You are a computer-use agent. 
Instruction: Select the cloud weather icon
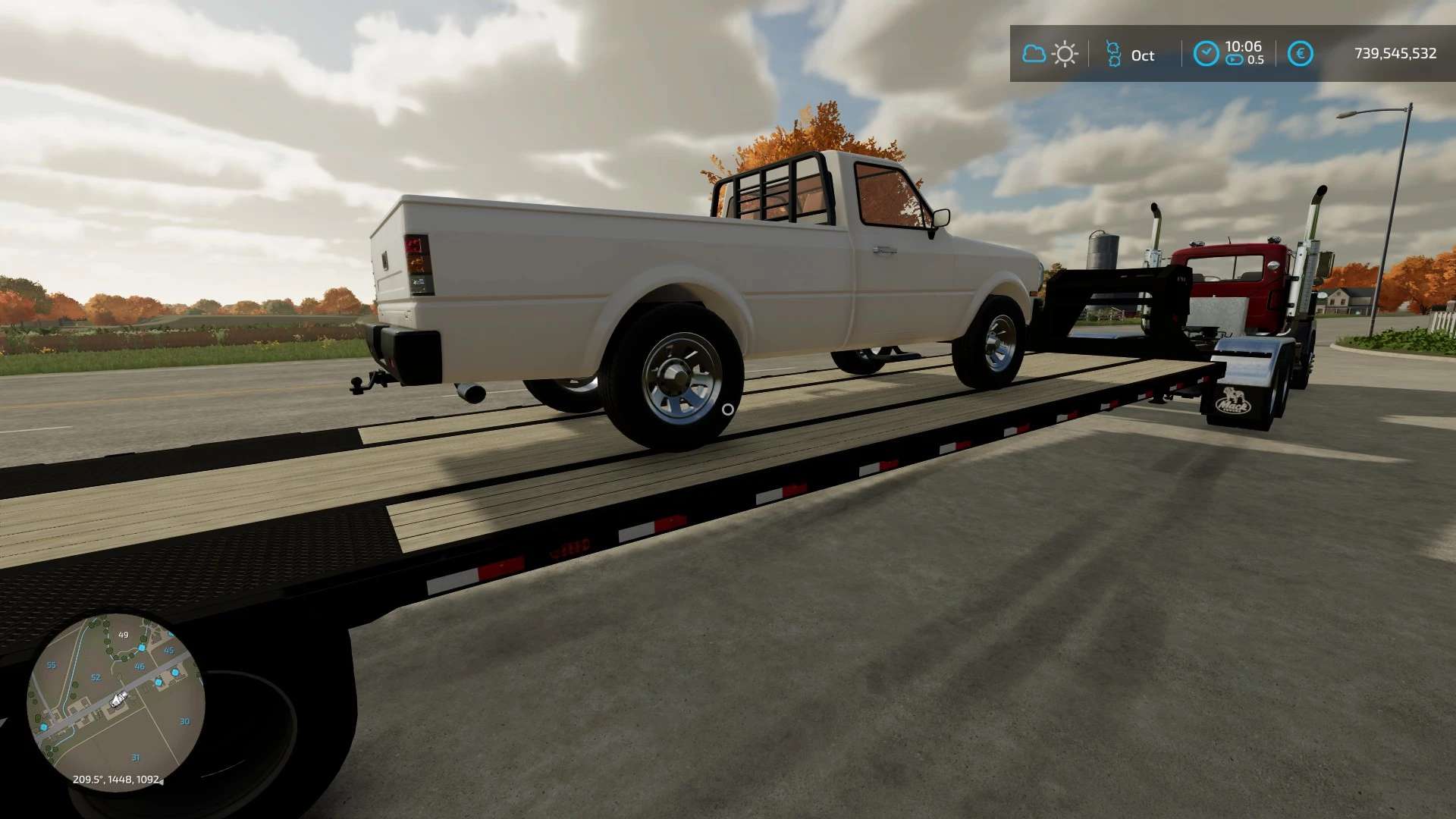1034,54
